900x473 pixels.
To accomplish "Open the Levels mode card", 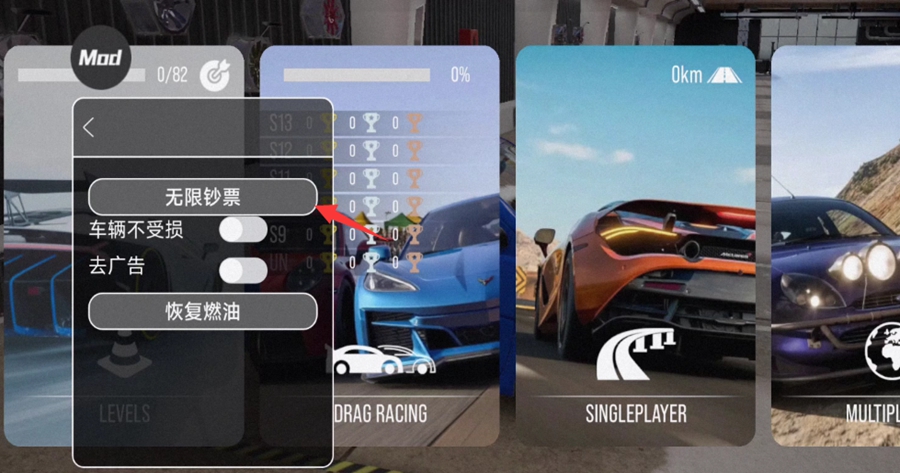I will 40,300.
